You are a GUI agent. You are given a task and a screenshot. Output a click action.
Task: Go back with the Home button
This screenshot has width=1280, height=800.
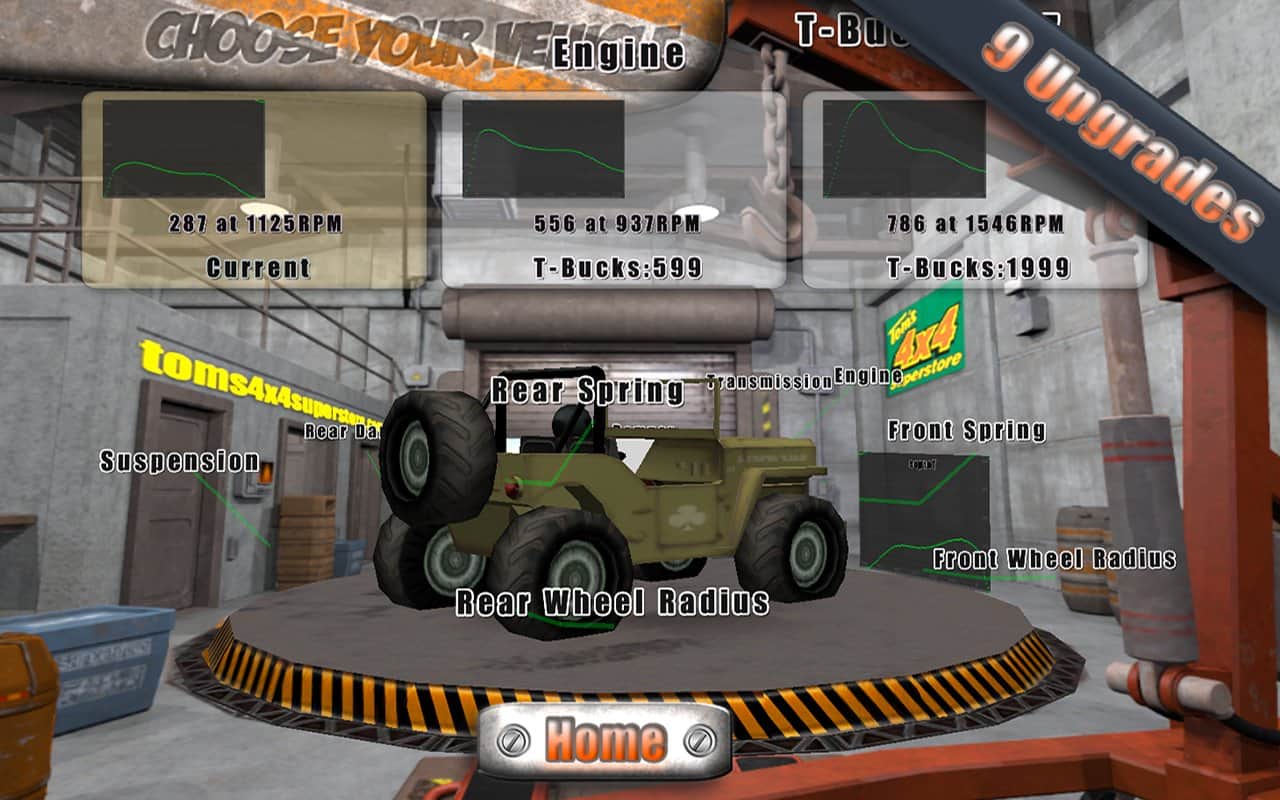tap(605, 740)
